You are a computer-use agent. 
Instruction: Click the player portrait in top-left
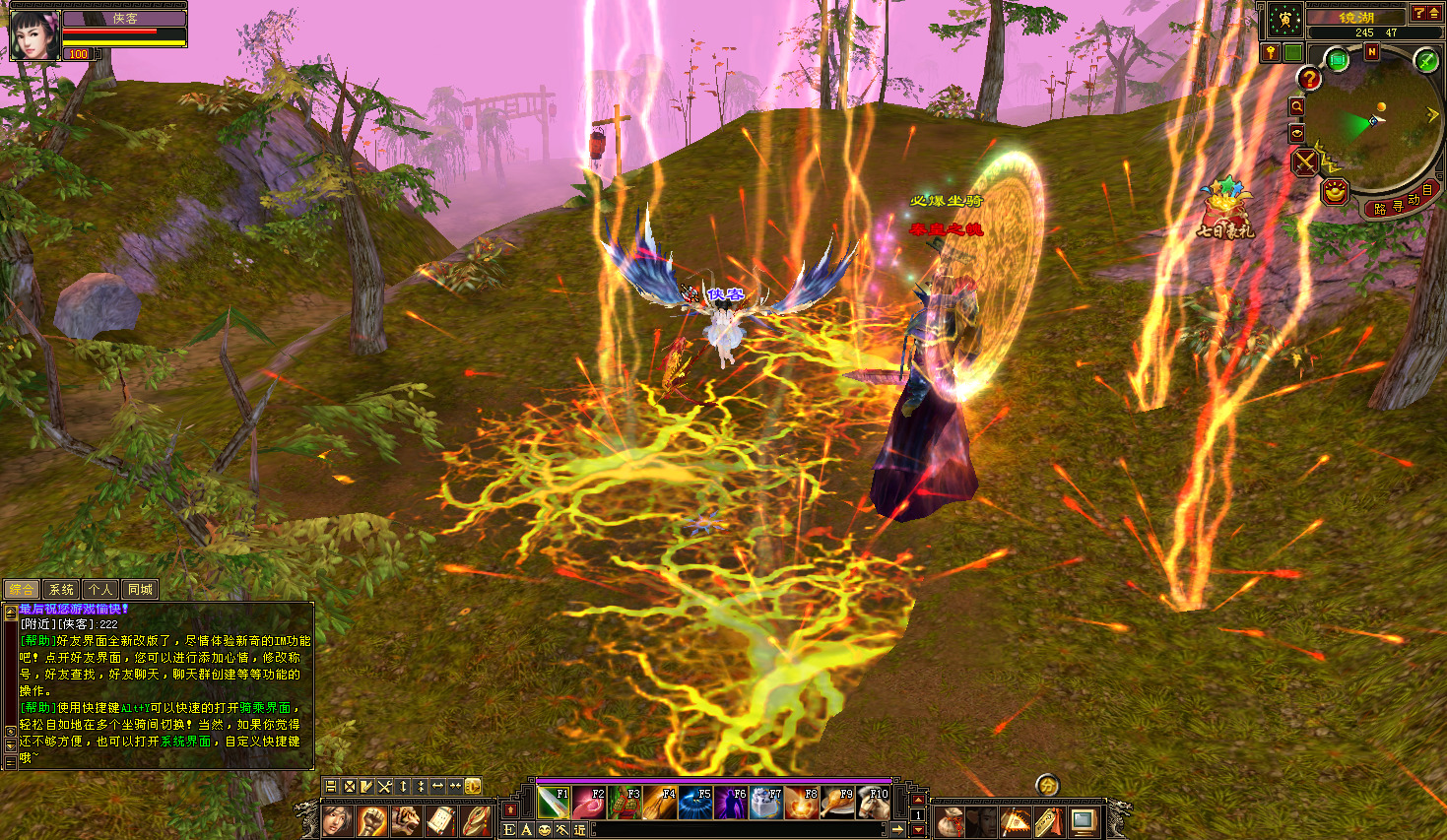pyautogui.click(x=33, y=35)
